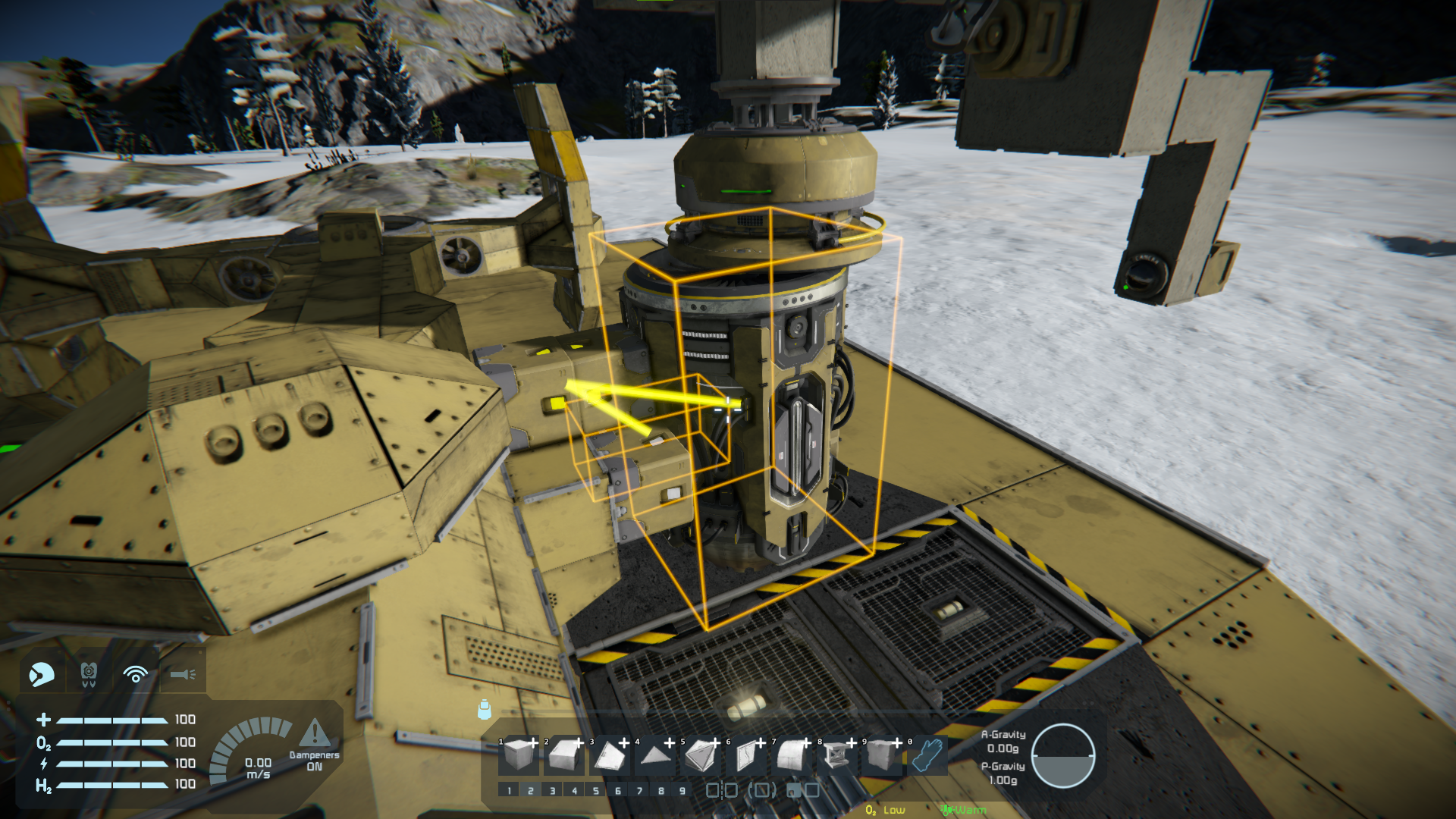Screen dimensions: 1456x819
Task: Toggle the flashlight icon
Action: coord(183,673)
